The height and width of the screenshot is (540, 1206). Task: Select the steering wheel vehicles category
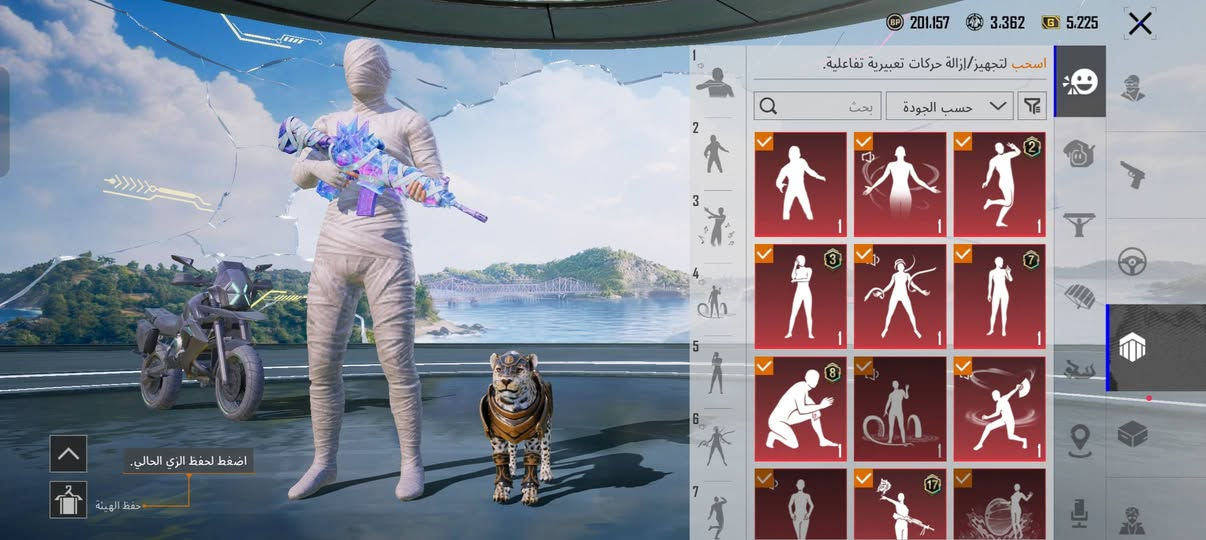(x=1133, y=261)
